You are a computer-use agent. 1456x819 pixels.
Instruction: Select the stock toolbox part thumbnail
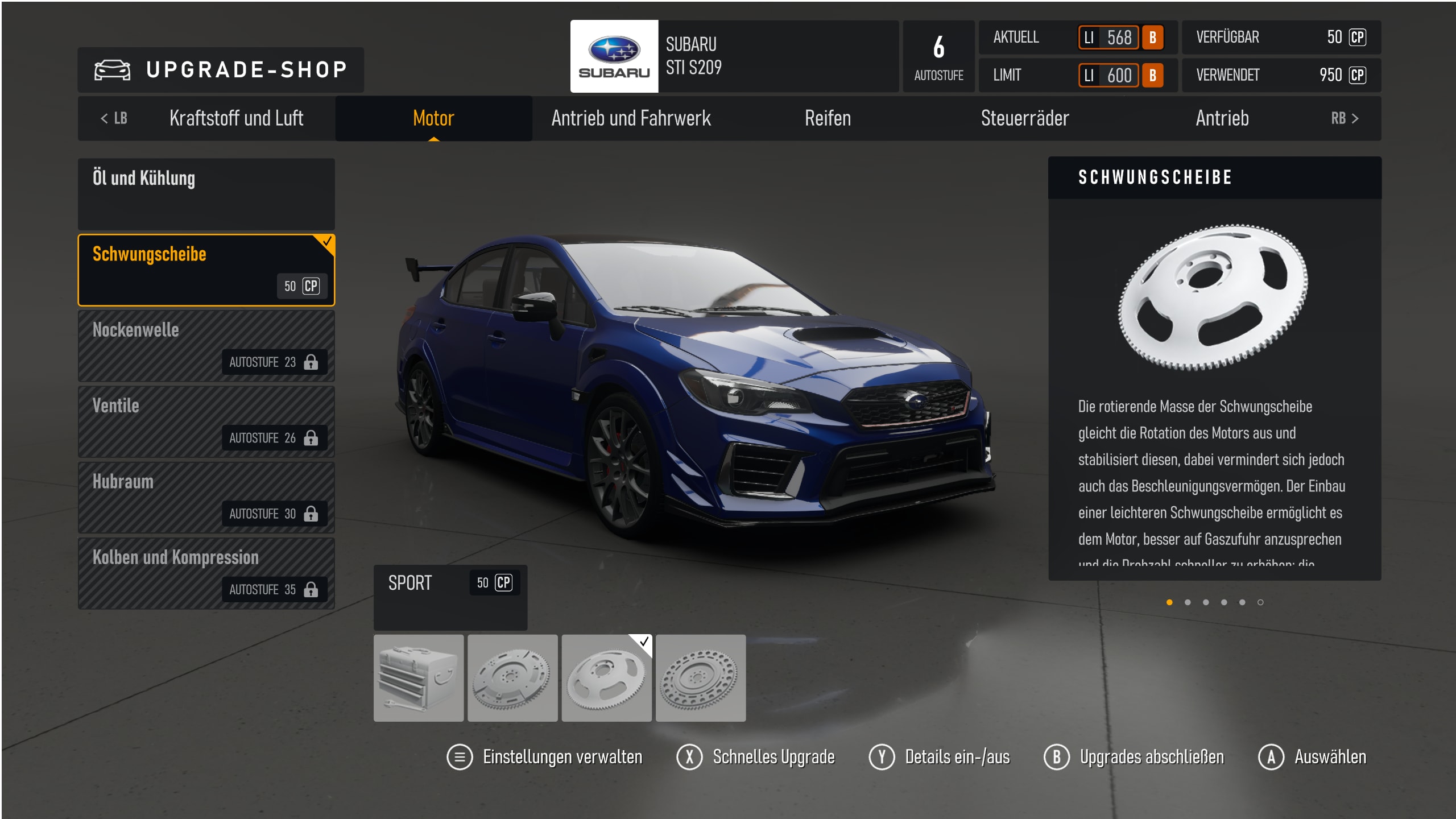click(x=419, y=678)
